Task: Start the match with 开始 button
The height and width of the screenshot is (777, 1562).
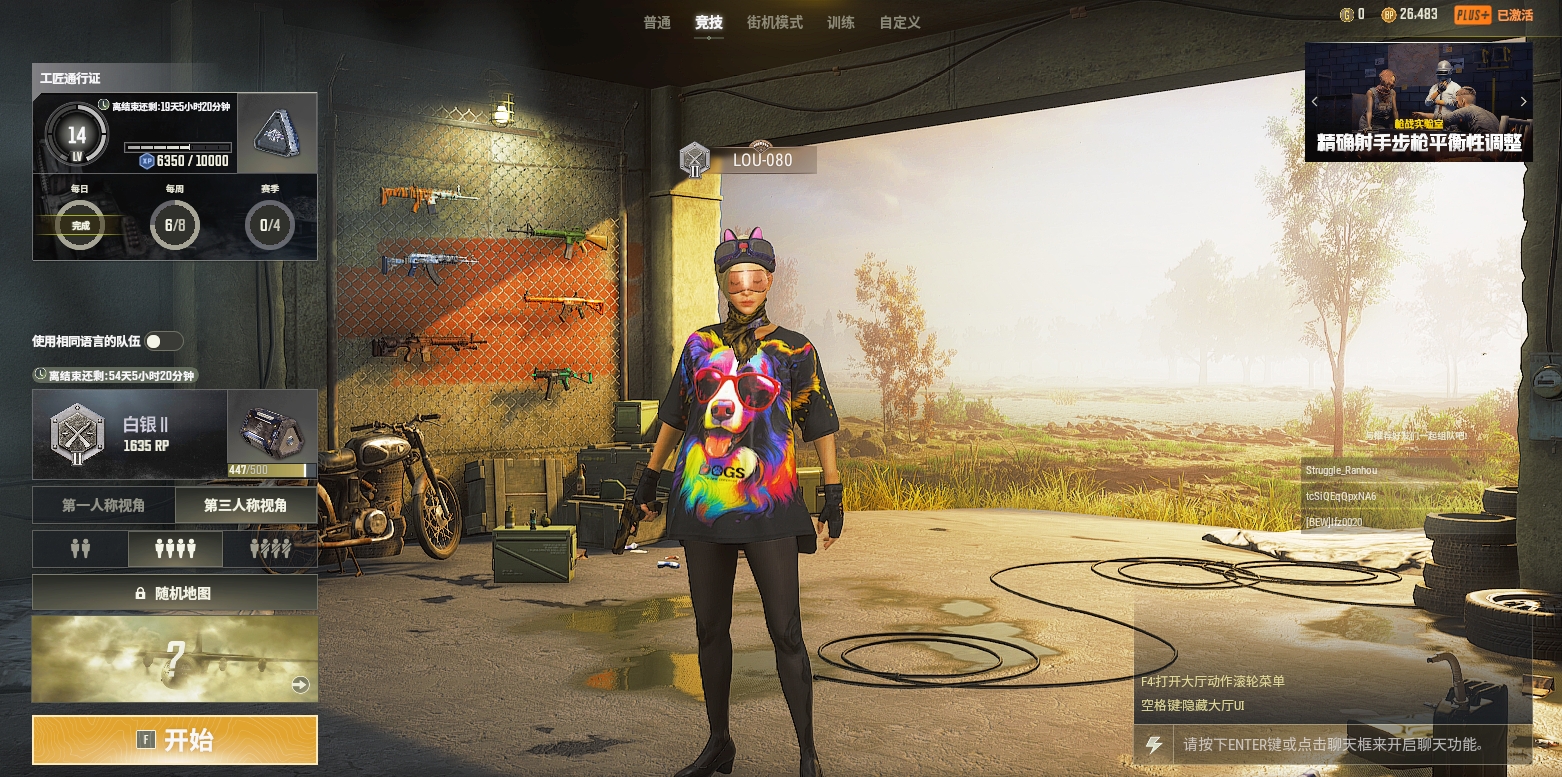Action: coord(175,740)
